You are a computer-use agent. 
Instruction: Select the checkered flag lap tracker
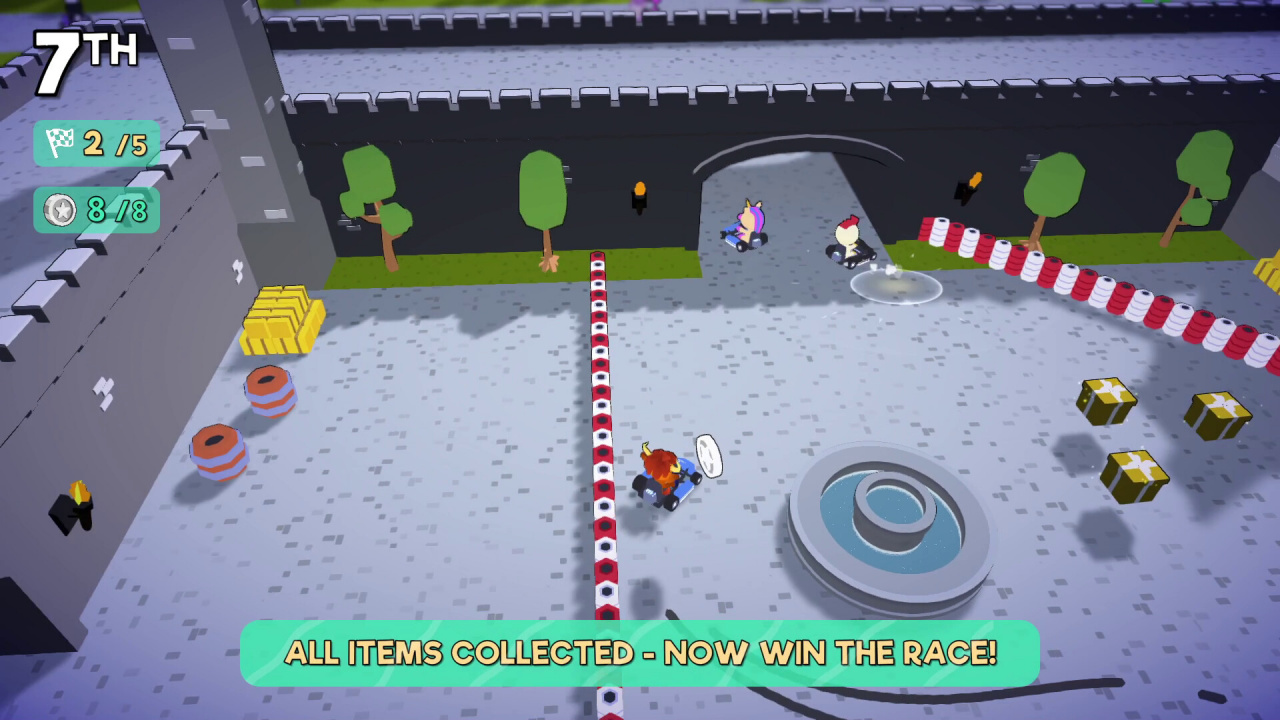(96, 143)
